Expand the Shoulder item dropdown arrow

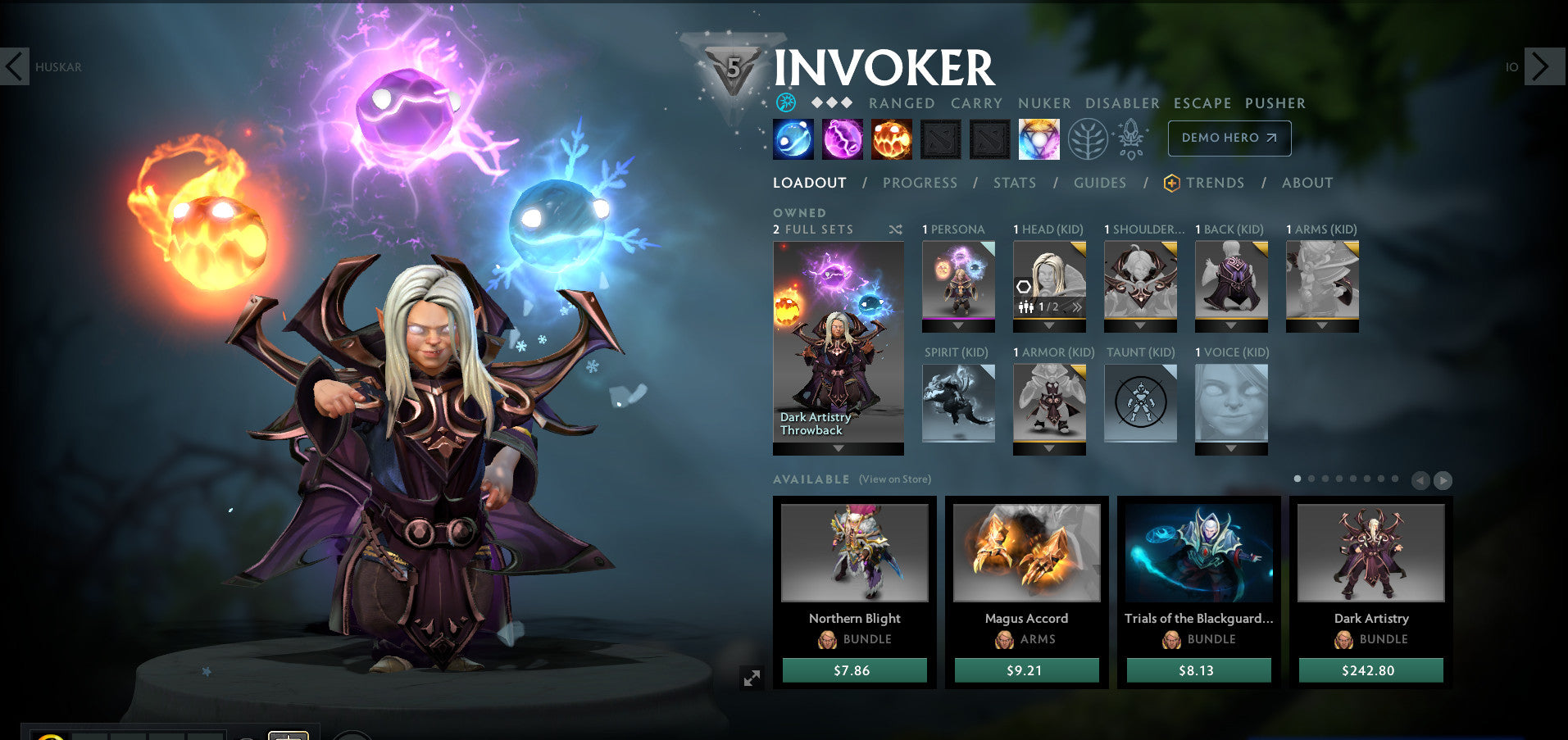pos(1140,326)
